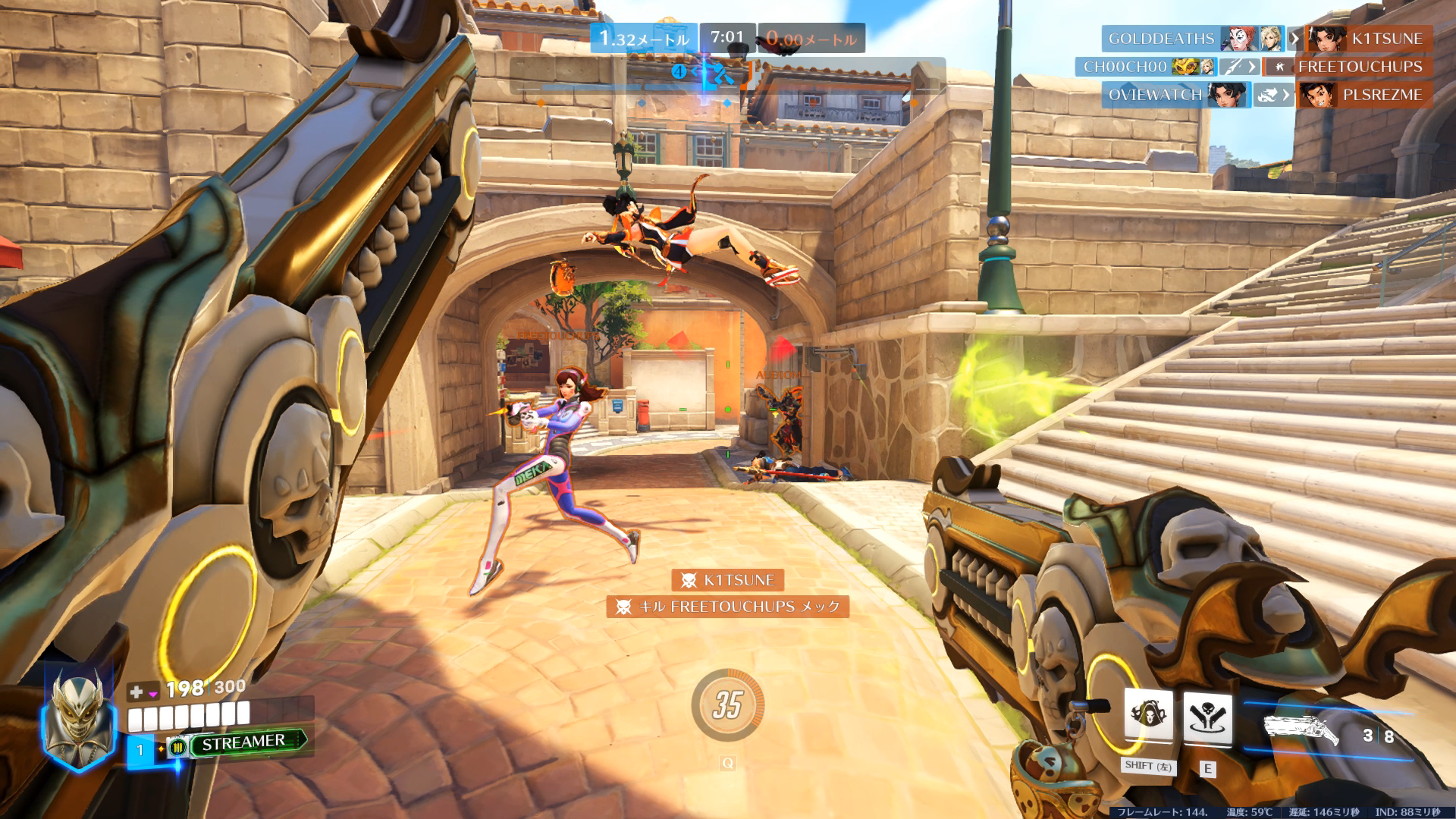
Task: Activate the Wraith Form ability icon
Action: pos(1148,715)
